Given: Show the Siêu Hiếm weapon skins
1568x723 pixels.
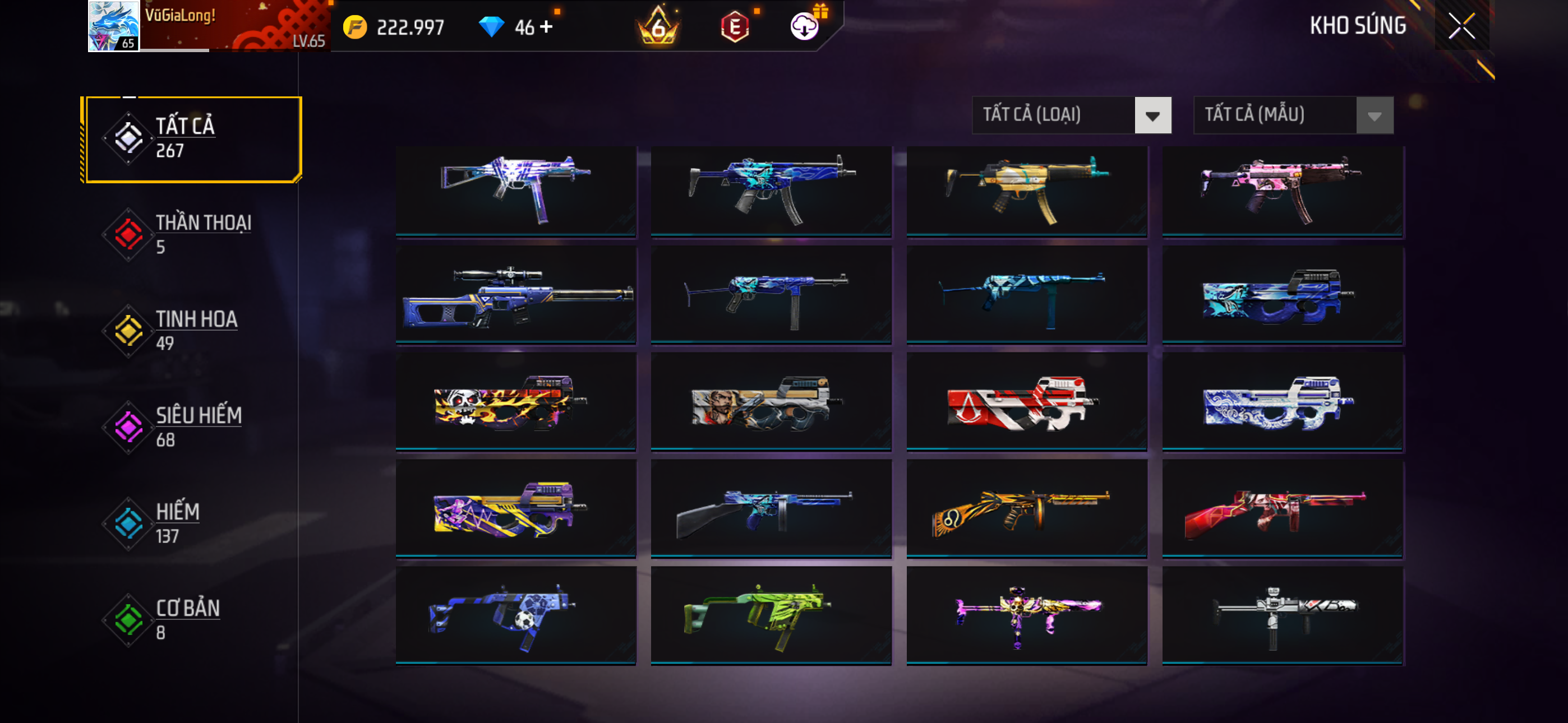Looking at the screenshot, I should pyautogui.click(x=192, y=427).
